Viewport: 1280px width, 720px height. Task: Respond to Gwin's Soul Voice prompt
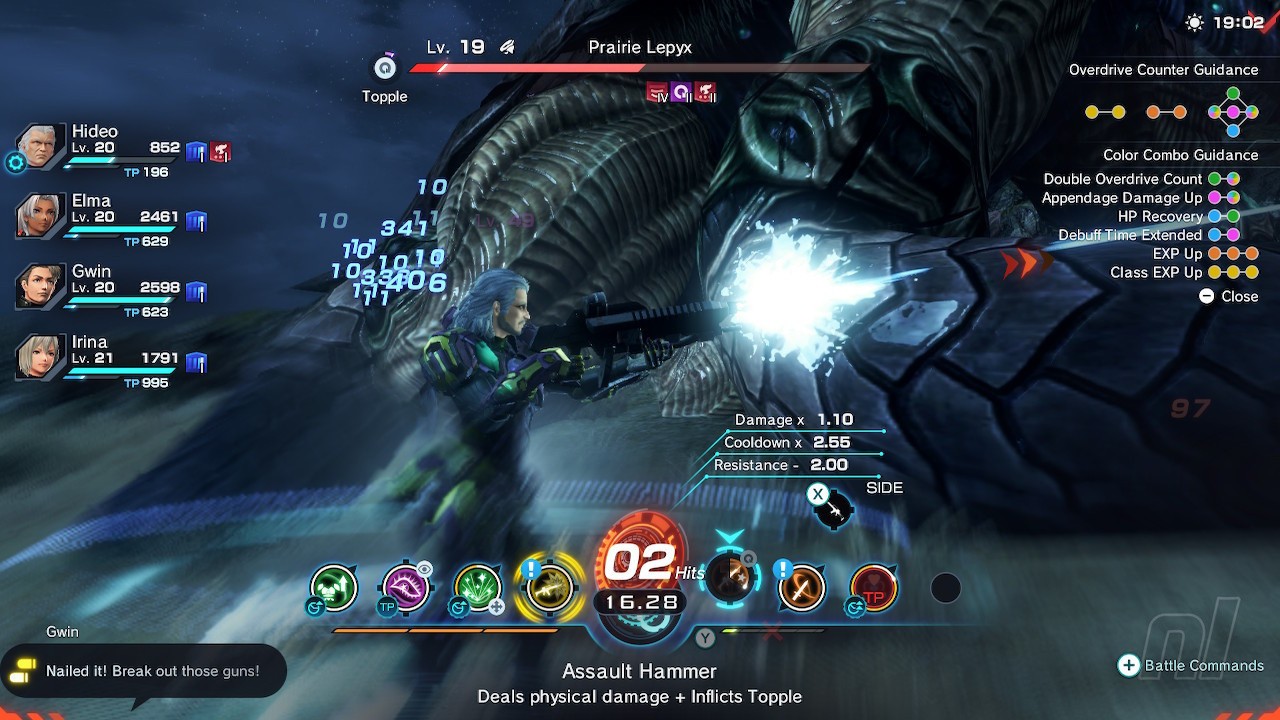(144, 671)
